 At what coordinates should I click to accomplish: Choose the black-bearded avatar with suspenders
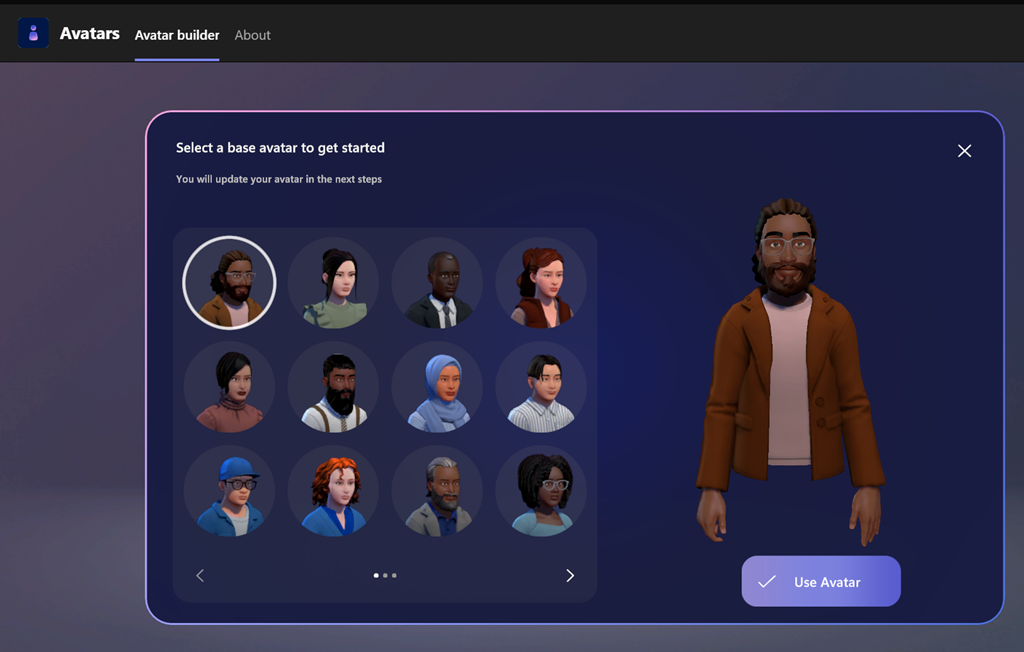coord(333,387)
